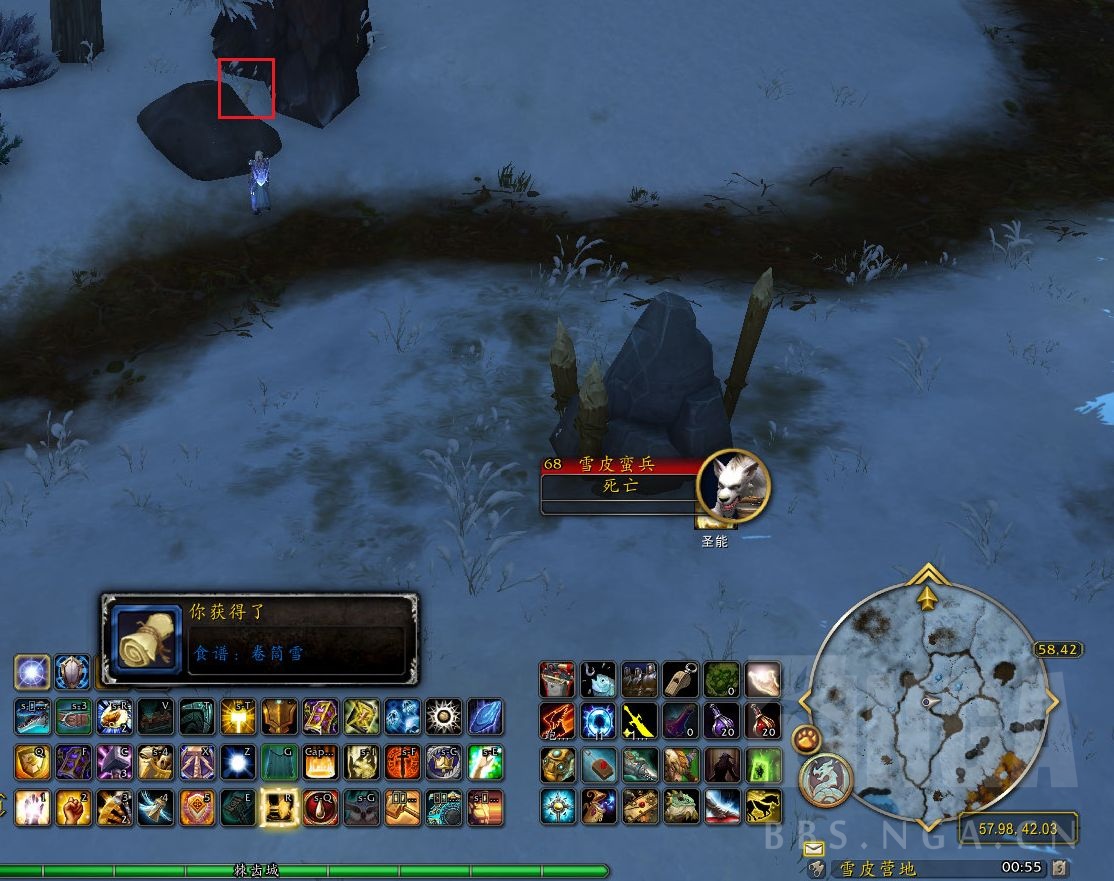Activate the white orb aura button
This screenshot has height=881, width=1114.
pos(32,672)
